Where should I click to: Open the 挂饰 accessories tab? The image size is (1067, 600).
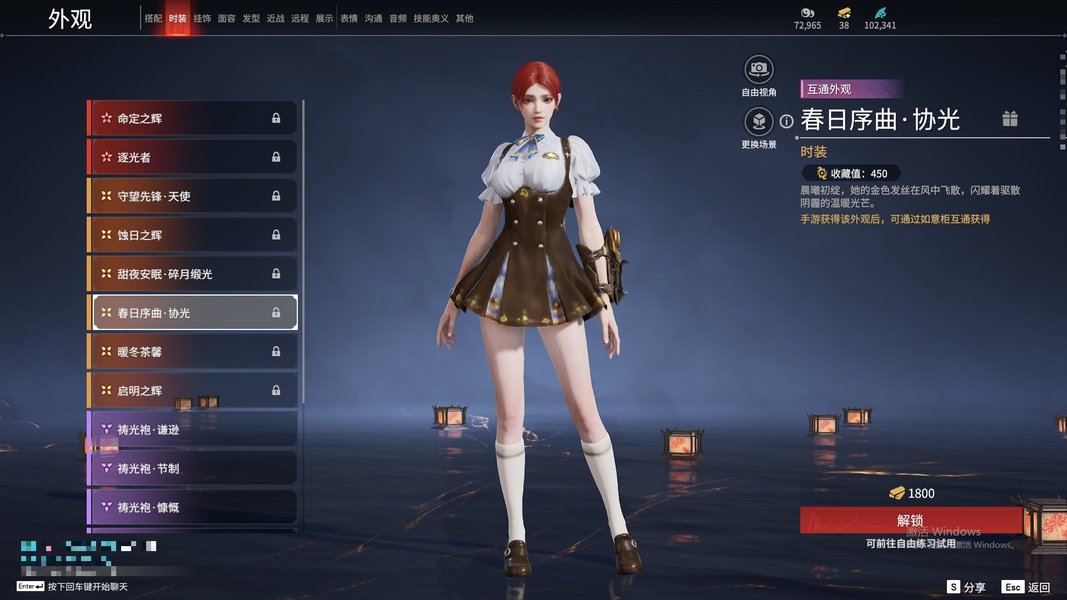coord(202,19)
